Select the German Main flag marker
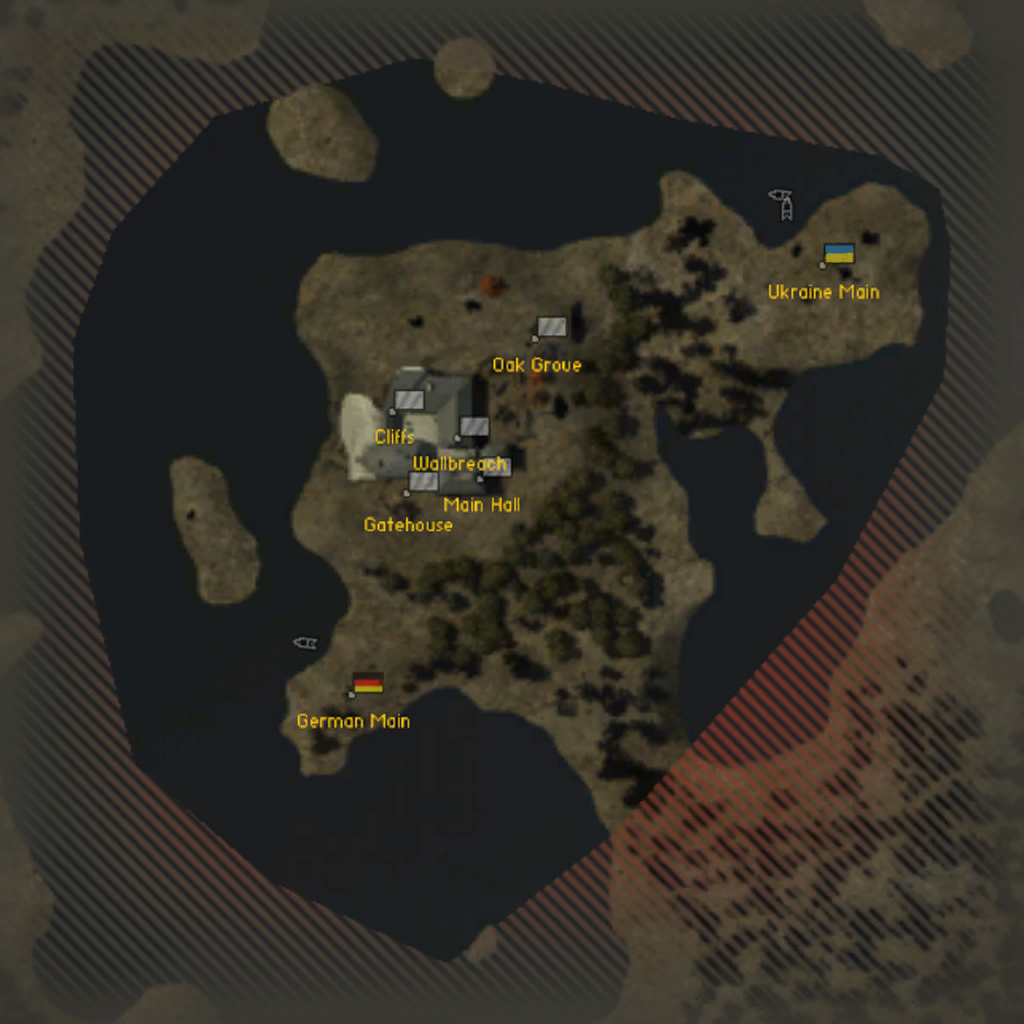The image size is (1024, 1024). (368, 683)
